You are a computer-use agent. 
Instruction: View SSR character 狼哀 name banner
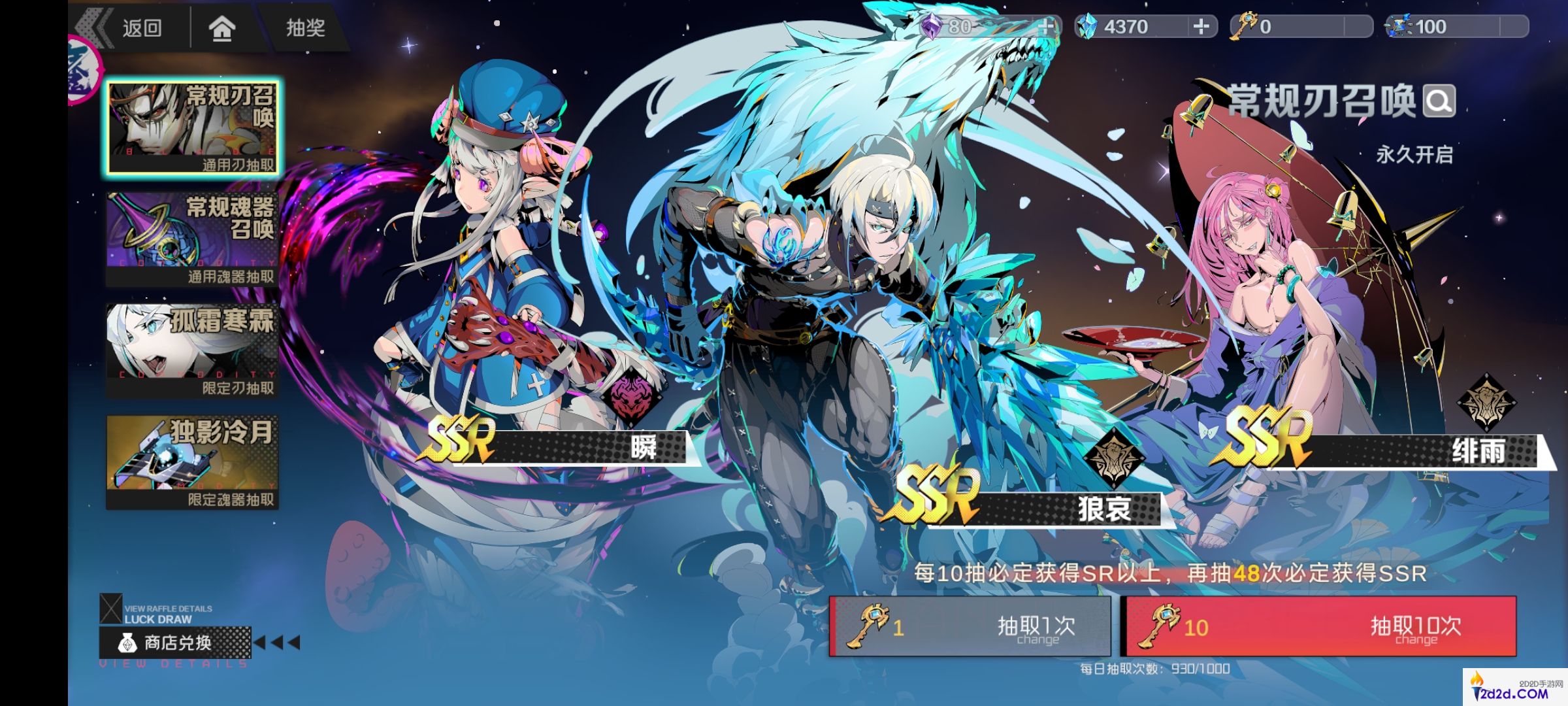coord(1045,509)
